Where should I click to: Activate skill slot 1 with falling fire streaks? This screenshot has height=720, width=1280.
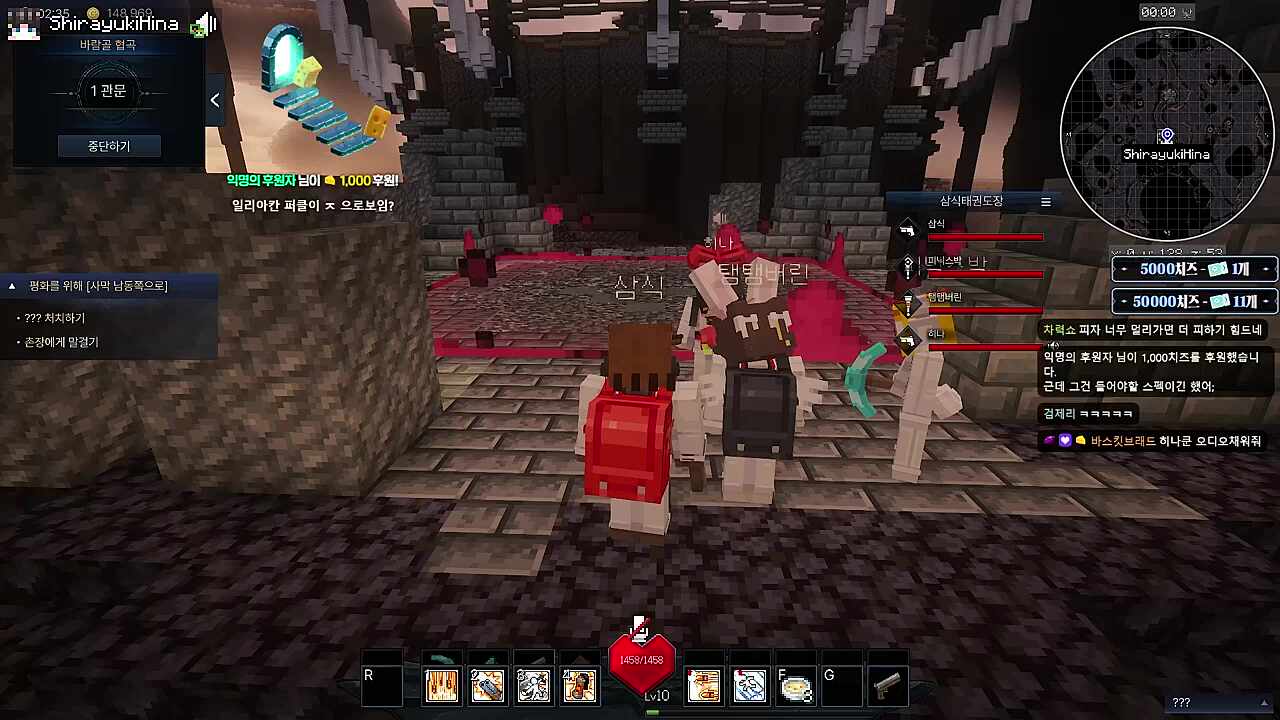(441, 686)
